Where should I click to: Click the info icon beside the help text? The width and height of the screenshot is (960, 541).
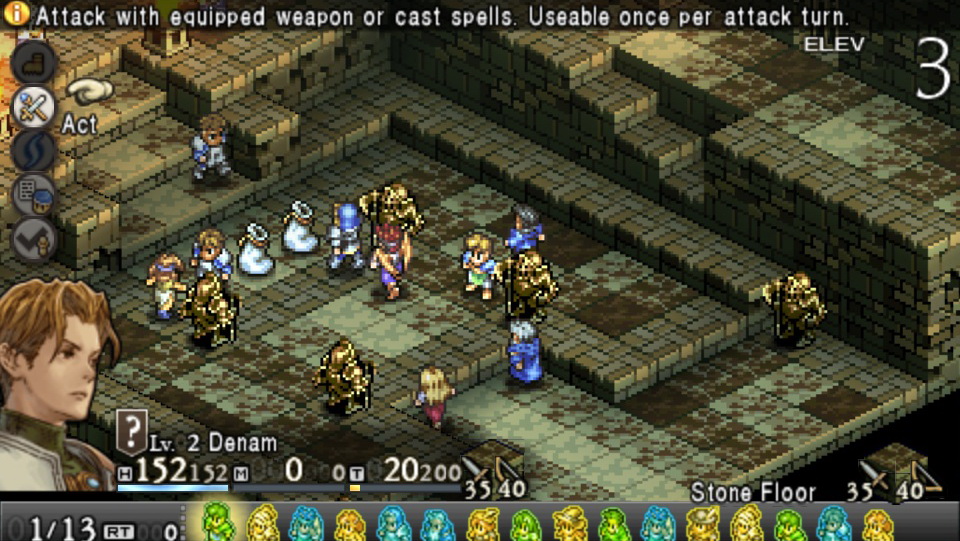[17, 15]
